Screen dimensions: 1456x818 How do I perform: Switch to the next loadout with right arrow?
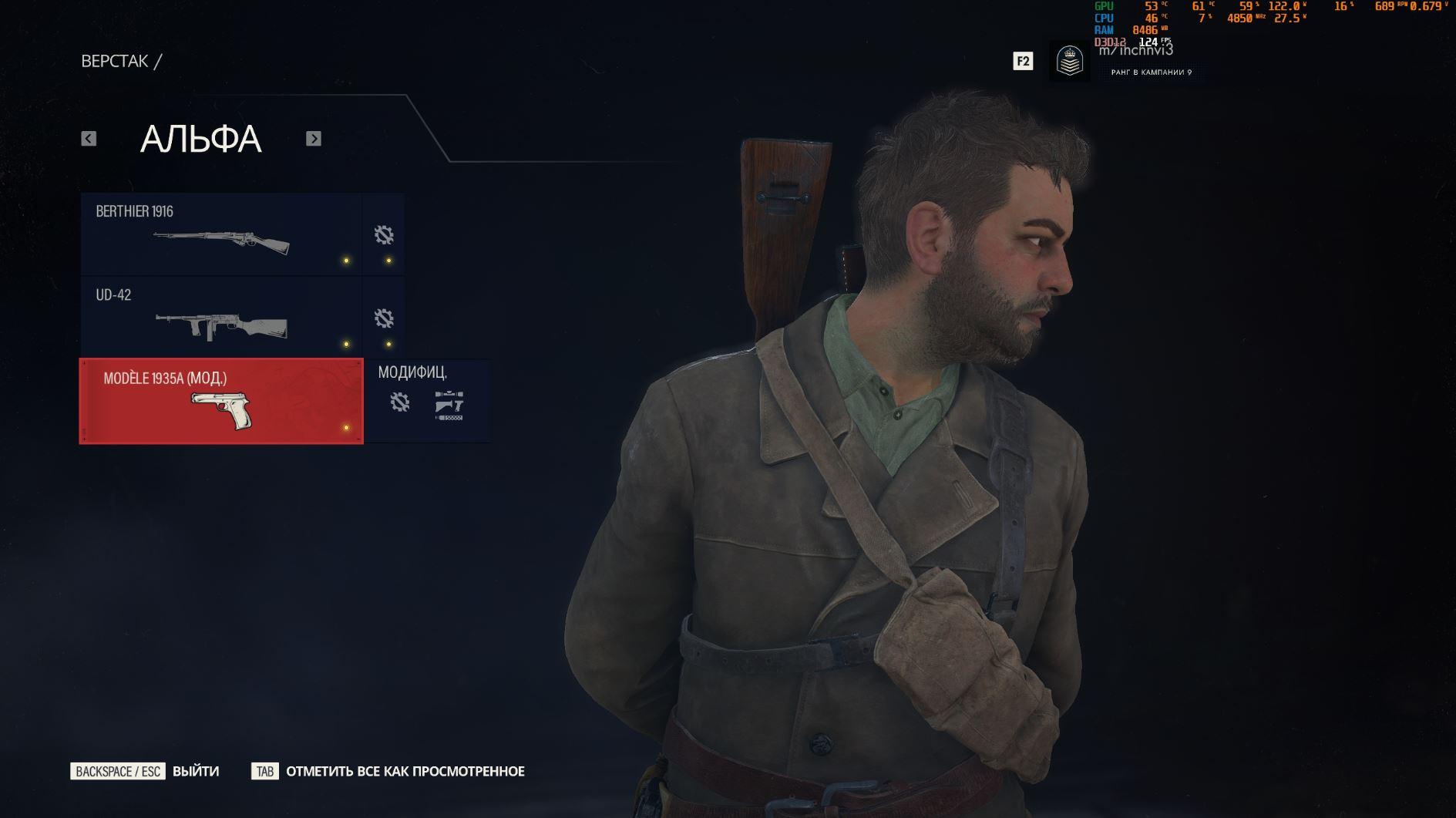[313, 139]
